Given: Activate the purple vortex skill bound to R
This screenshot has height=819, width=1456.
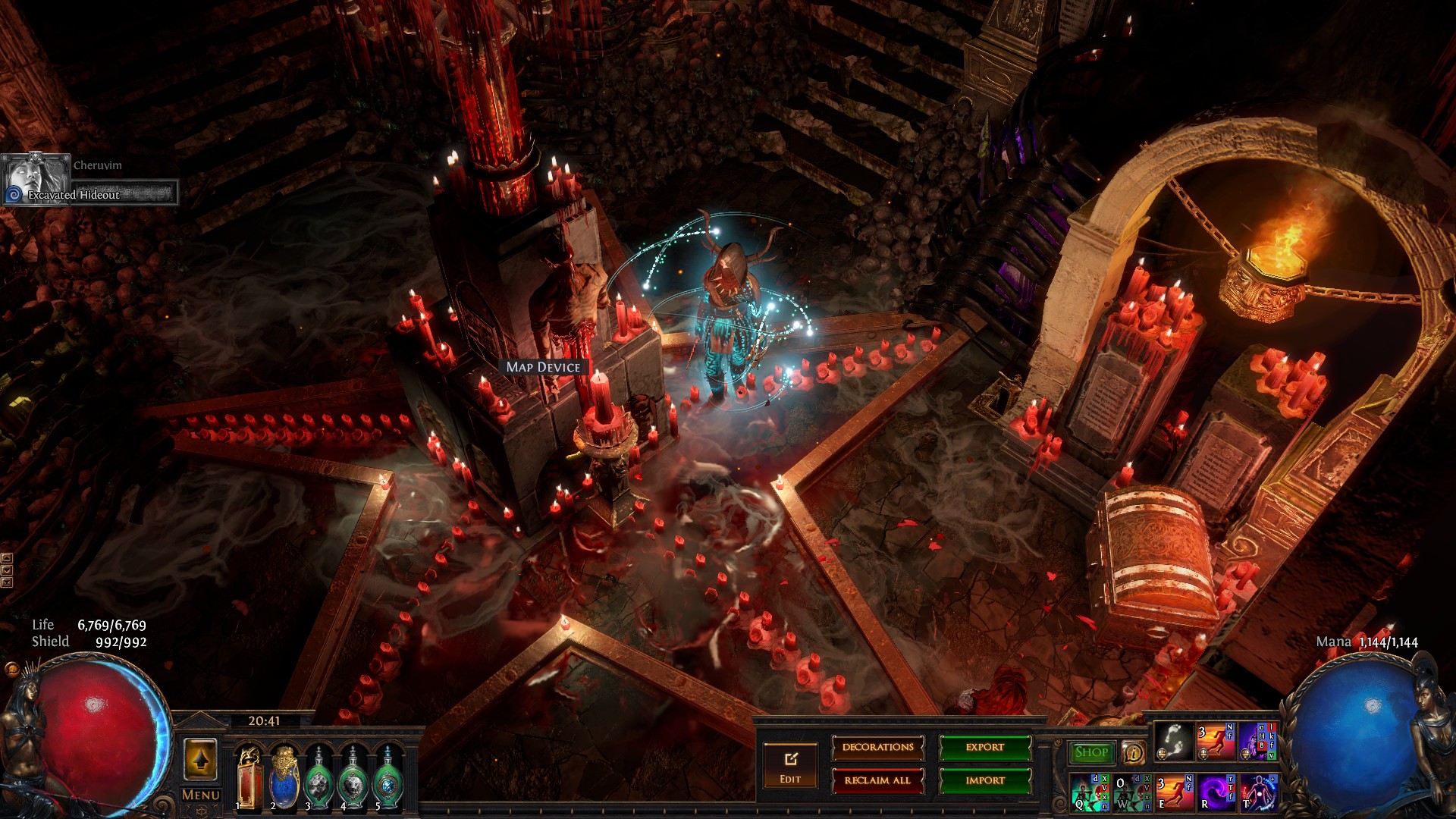Looking at the screenshot, I should pos(1216,792).
